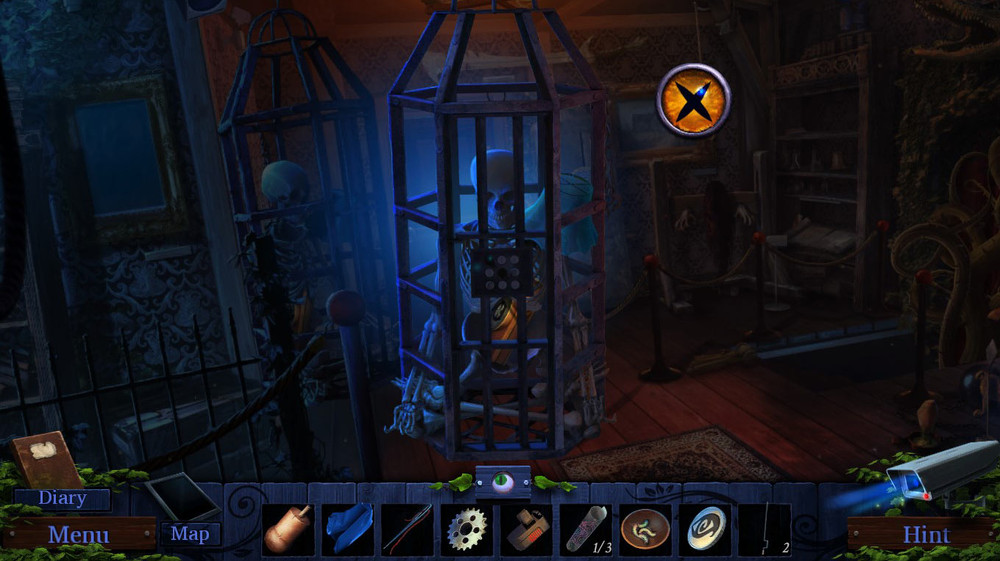Select the bowl of worms item
Image resolution: width=1000 pixels, height=561 pixels.
(x=645, y=529)
